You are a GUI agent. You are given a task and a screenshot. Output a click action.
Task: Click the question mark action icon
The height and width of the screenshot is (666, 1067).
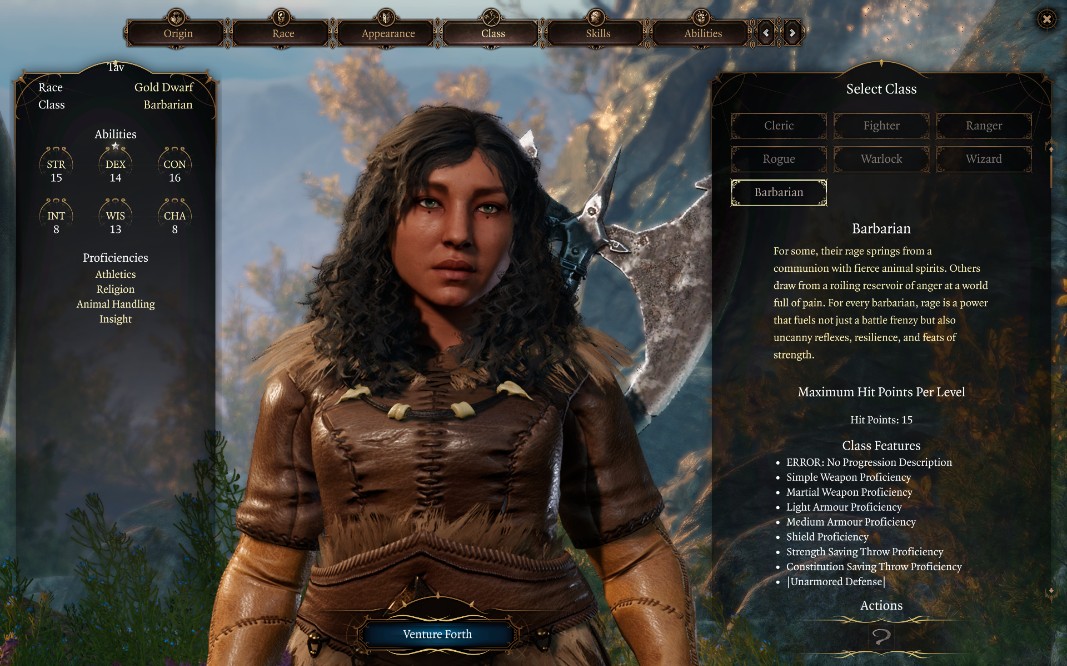(x=881, y=637)
